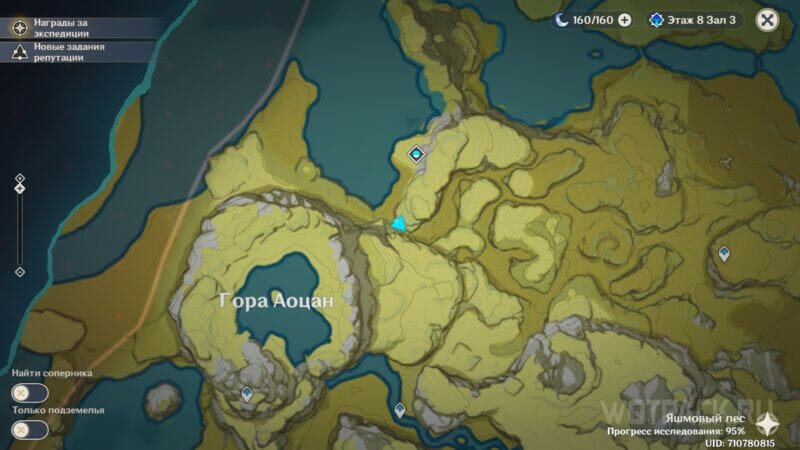Select the domain marker north of the player arrow
800x450 pixels.
pos(417,154)
